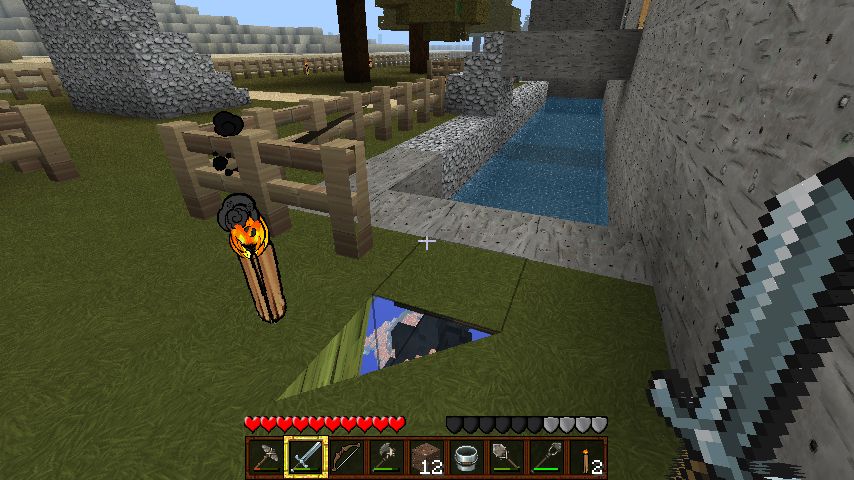Select the pickaxe hotbar slot
Viewport: 854px width, 480px height.
click(x=265, y=457)
